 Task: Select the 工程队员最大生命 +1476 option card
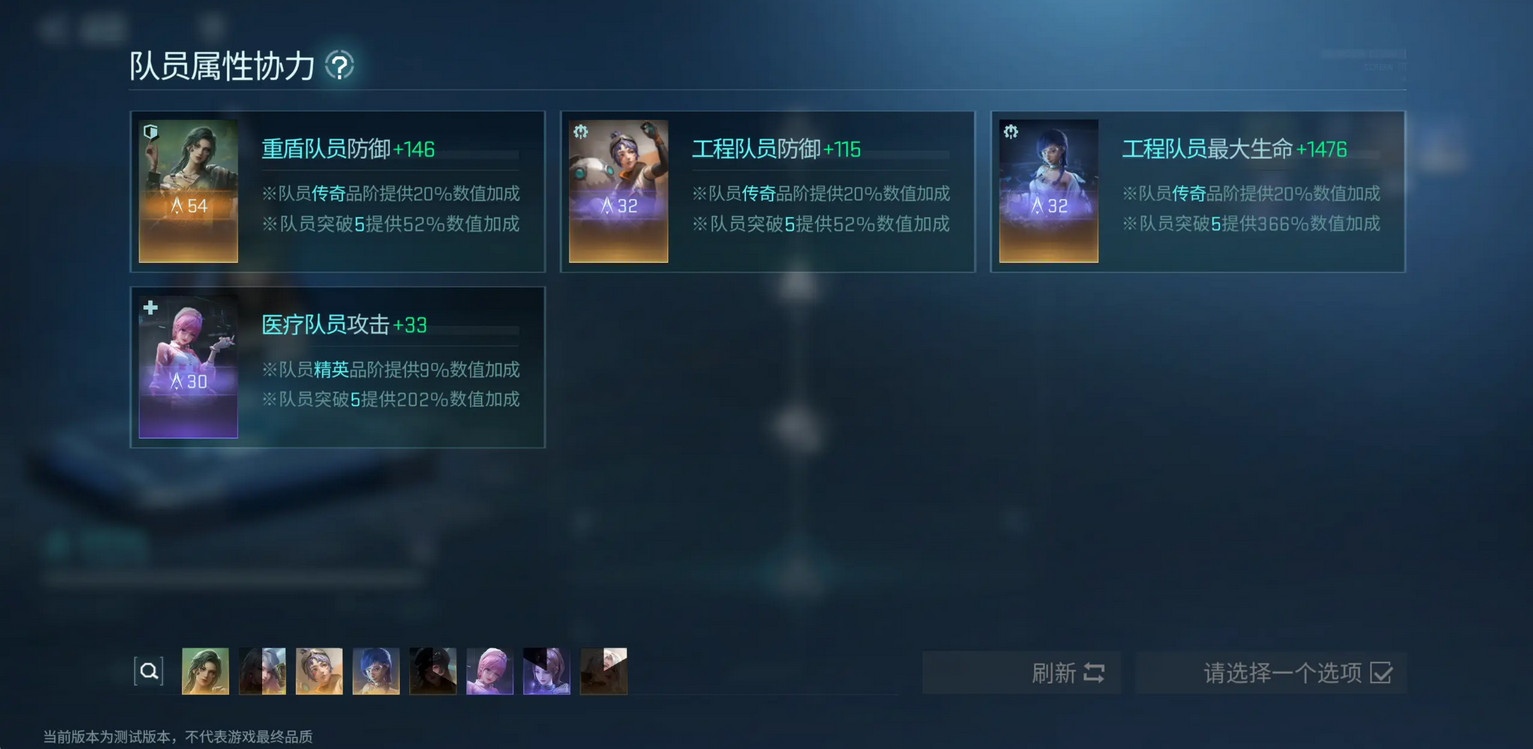[x=1198, y=190]
